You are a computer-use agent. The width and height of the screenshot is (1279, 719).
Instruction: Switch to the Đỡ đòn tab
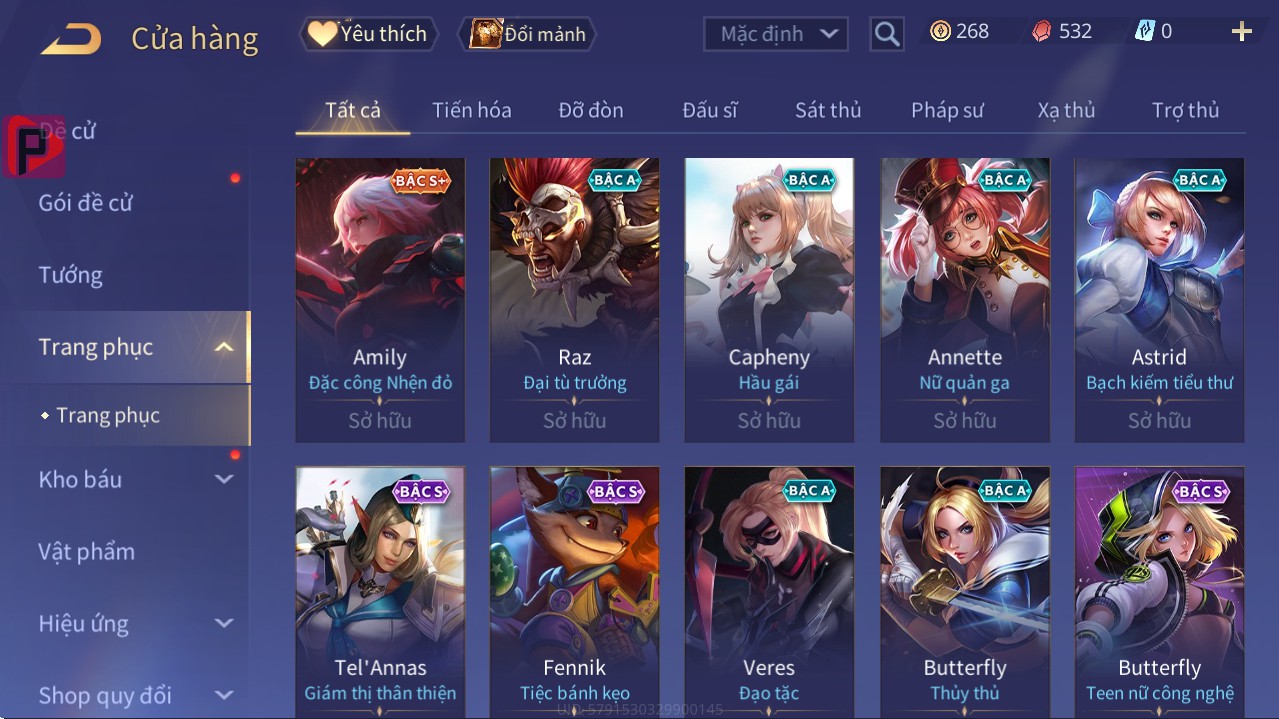point(590,110)
